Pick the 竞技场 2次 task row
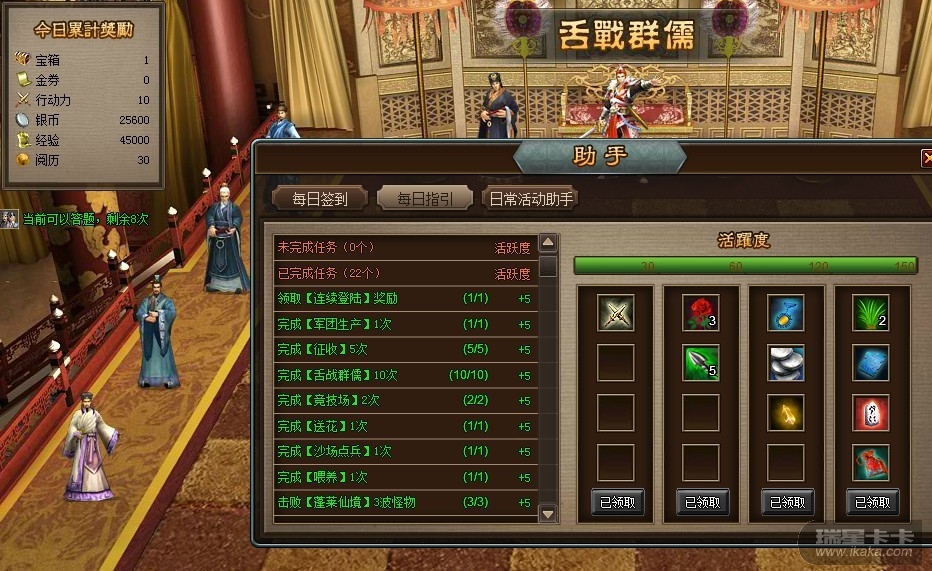Image resolution: width=932 pixels, height=571 pixels. 404,402
